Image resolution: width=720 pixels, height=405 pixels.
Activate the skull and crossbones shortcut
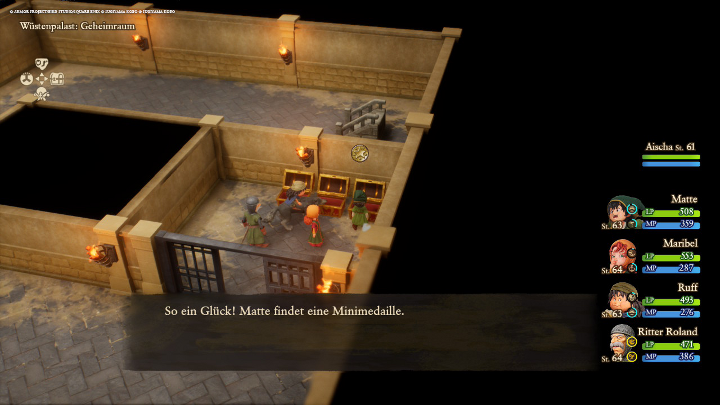coord(42,94)
